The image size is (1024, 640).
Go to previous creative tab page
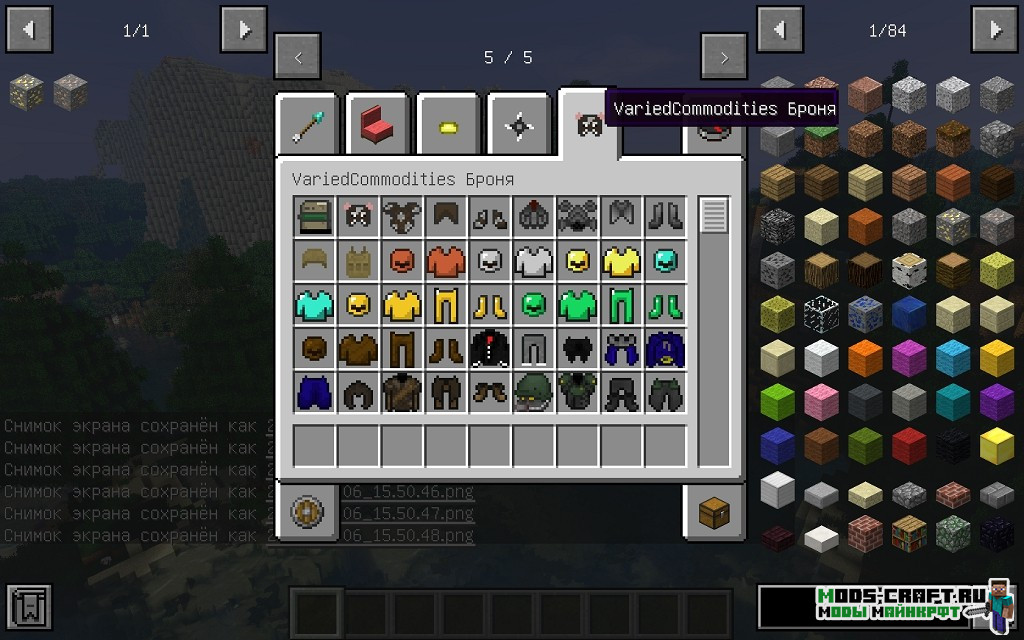(298, 57)
